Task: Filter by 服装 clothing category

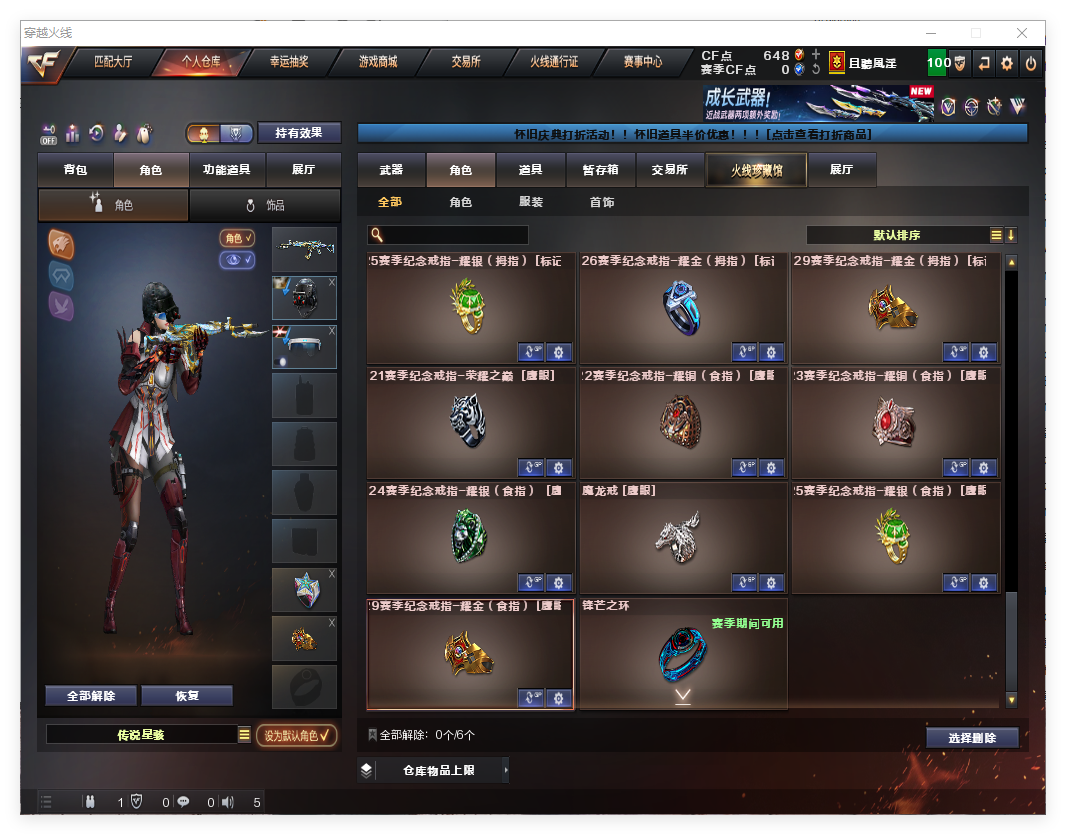Action: point(531,202)
